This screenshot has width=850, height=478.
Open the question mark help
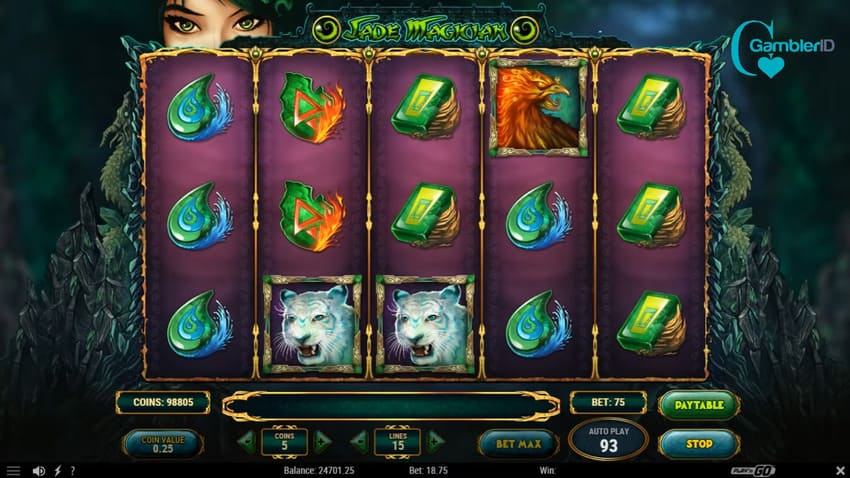coord(72,470)
